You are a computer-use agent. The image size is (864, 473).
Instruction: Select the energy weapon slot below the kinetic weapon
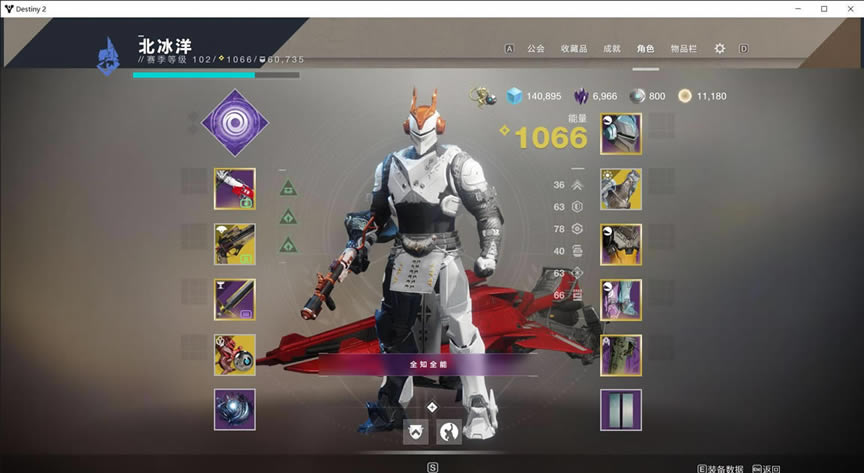[x=234, y=243]
